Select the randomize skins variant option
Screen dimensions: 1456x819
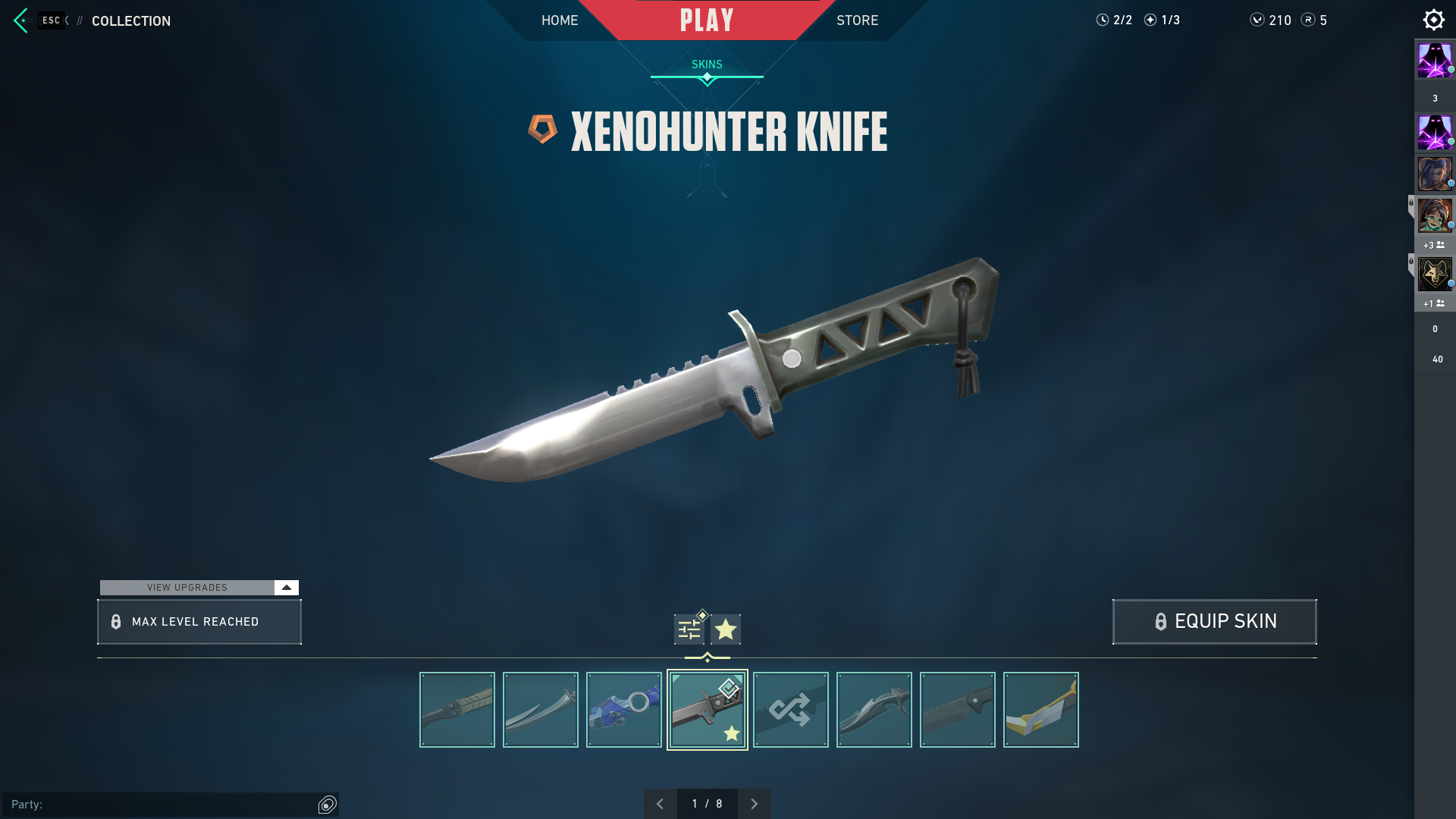(791, 709)
